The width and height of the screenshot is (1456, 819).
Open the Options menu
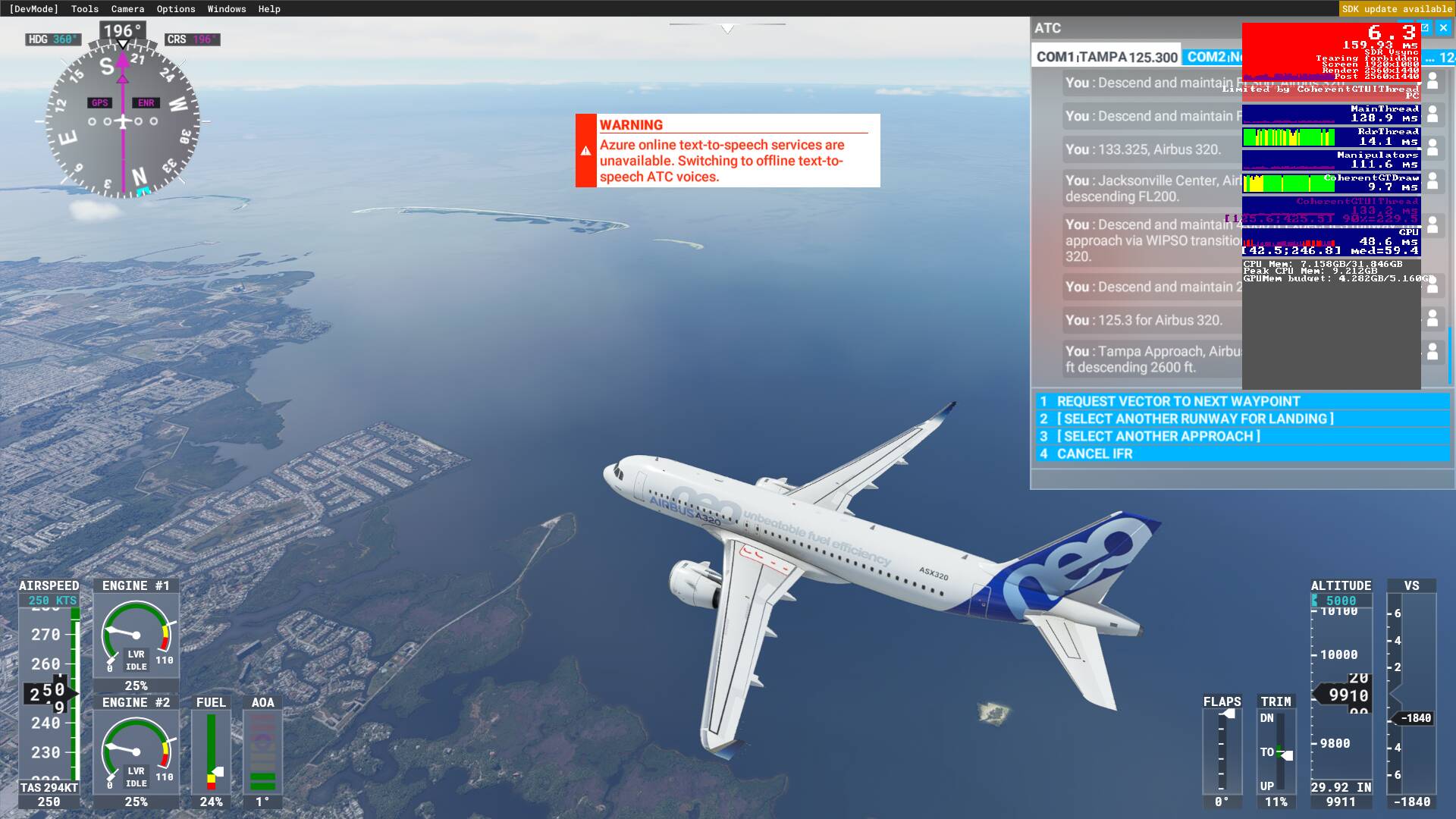click(176, 9)
